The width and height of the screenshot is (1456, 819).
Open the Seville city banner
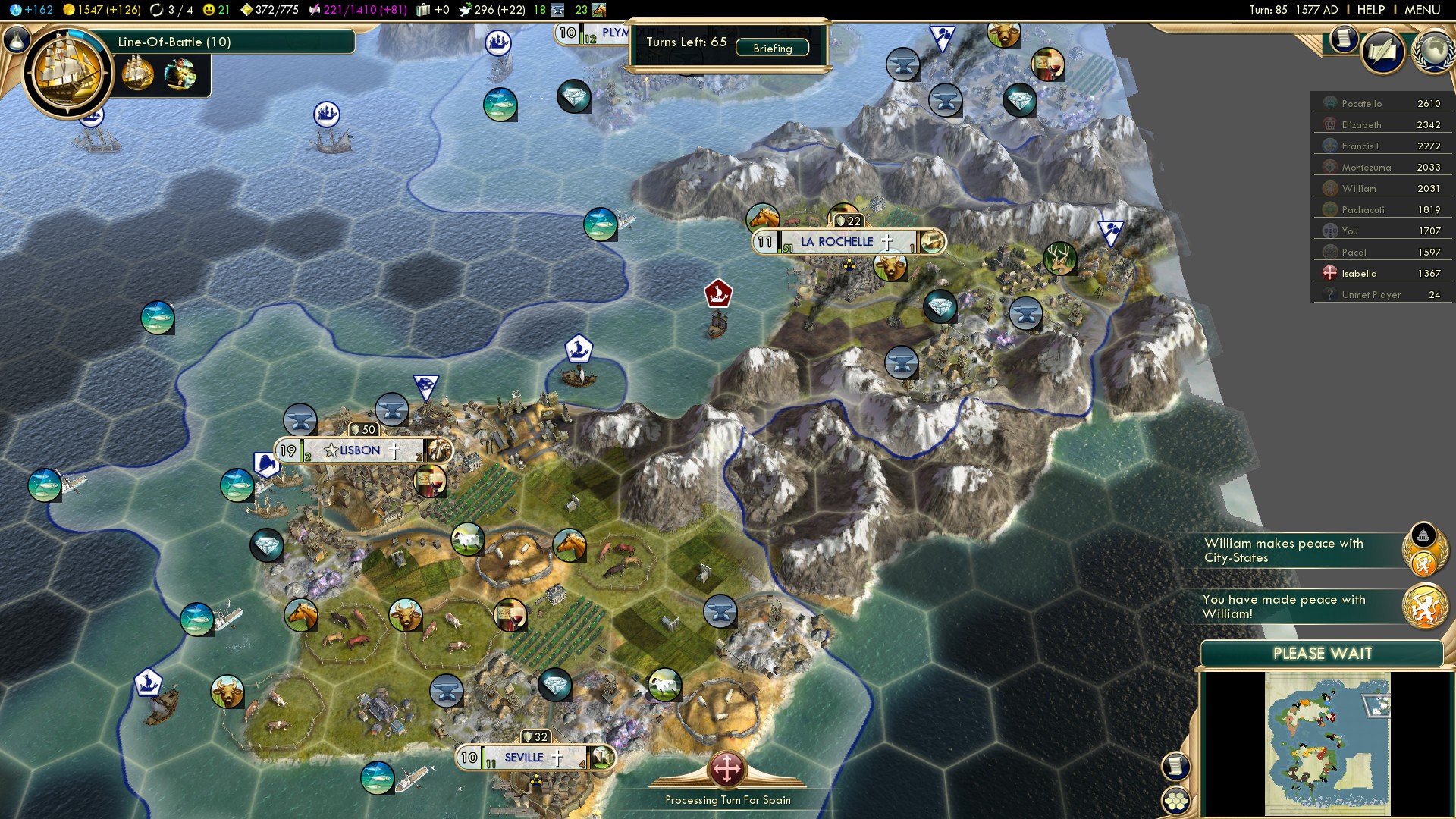click(x=524, y=758)
